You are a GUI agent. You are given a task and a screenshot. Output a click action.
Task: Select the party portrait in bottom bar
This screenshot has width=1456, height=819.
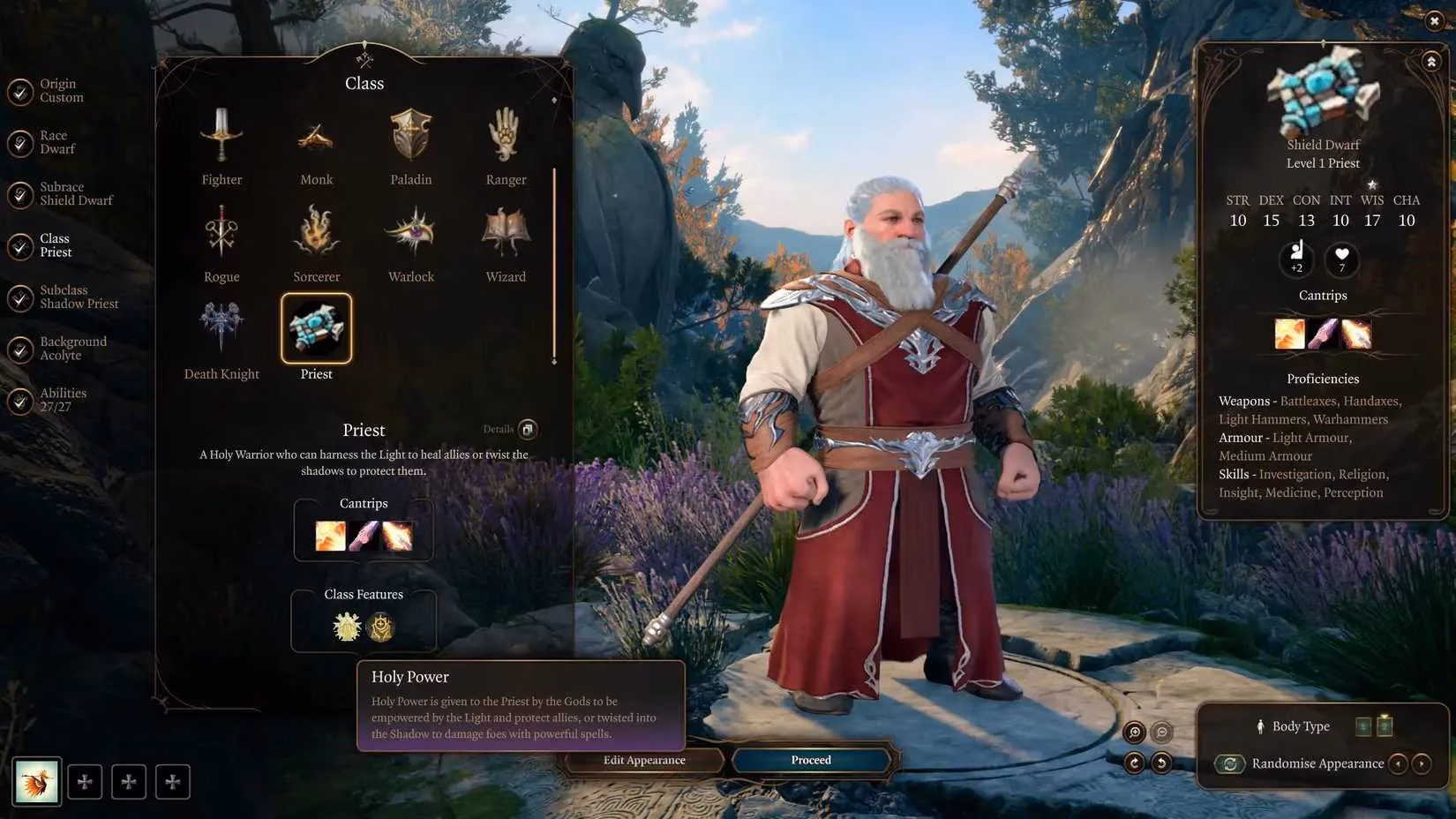37,781
